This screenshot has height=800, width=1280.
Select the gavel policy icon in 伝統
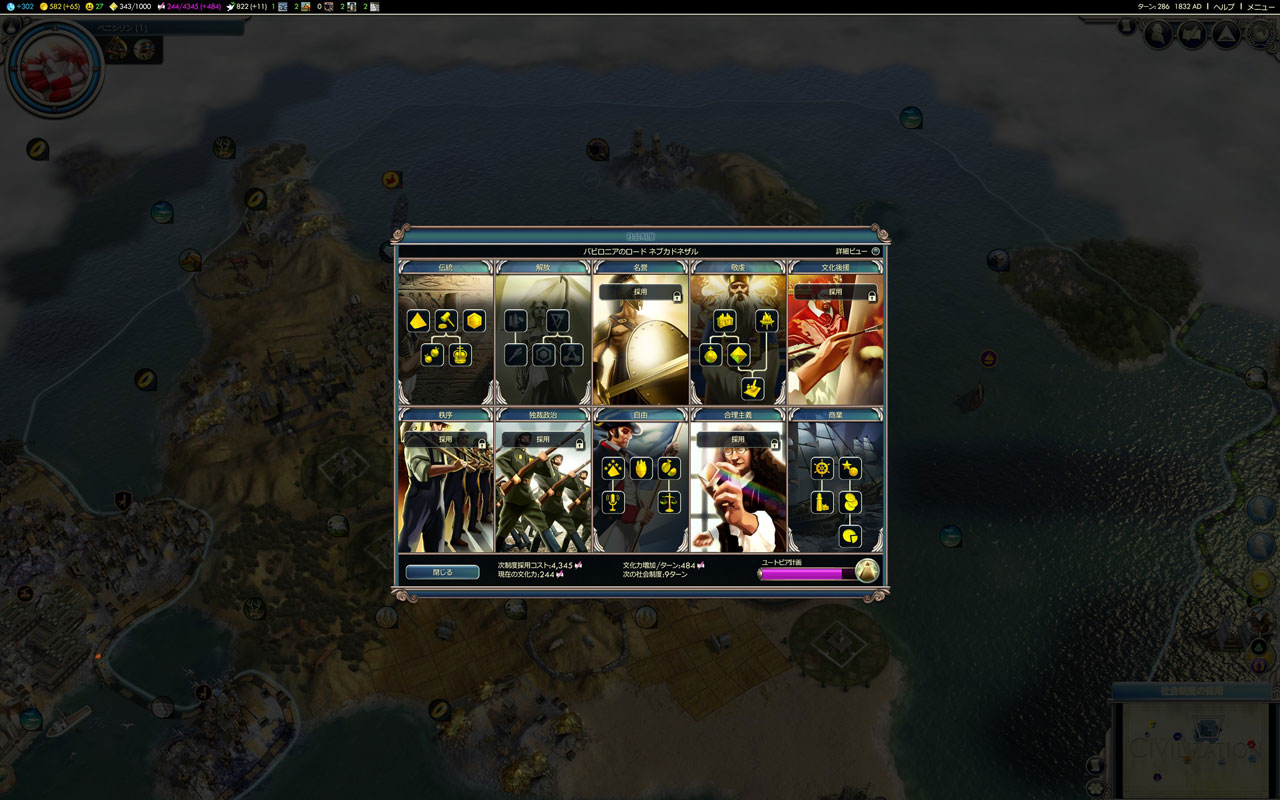[446, 321]
